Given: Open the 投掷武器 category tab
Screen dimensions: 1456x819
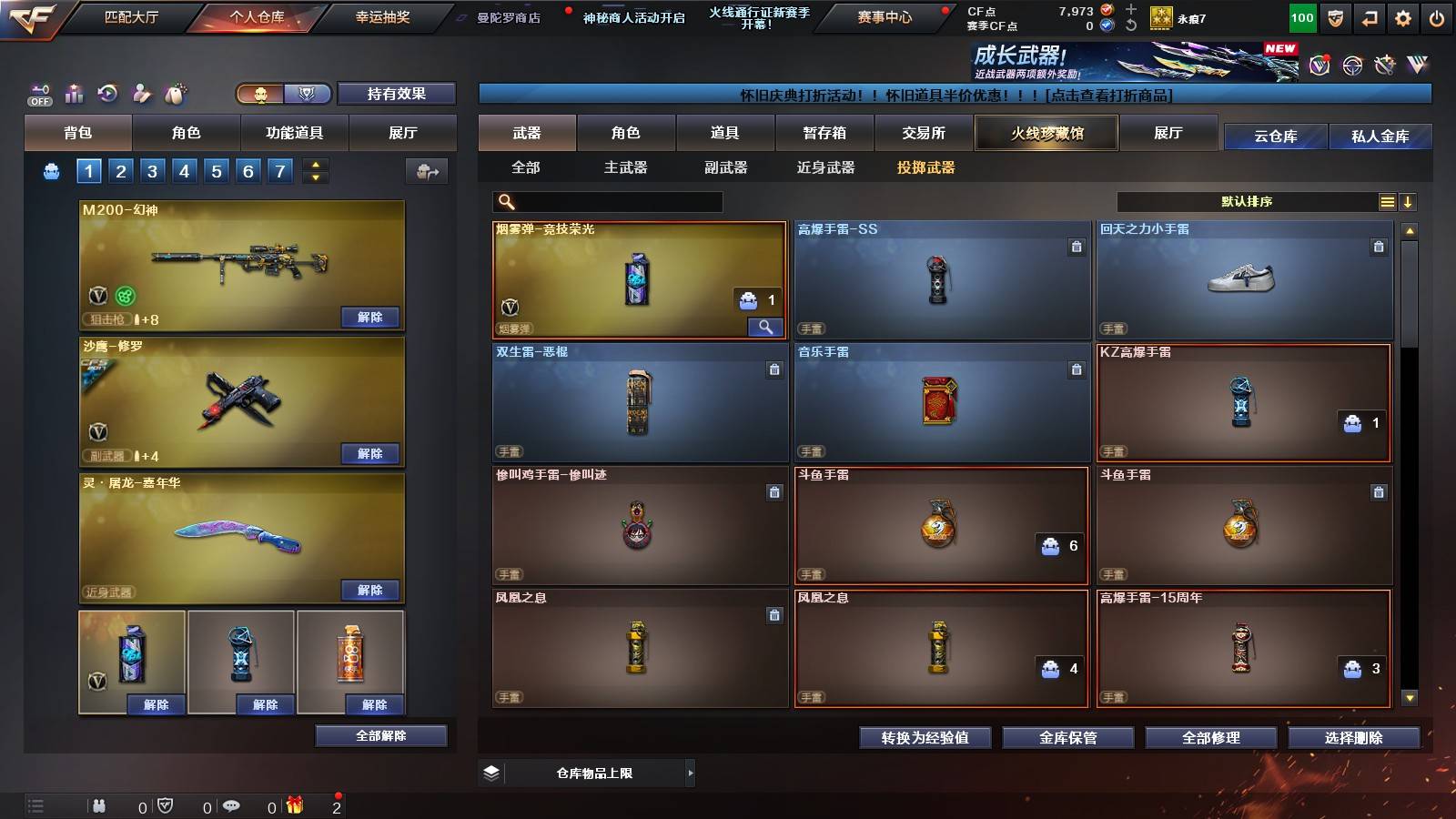Looking at the screenshot, I should [926, 168].
